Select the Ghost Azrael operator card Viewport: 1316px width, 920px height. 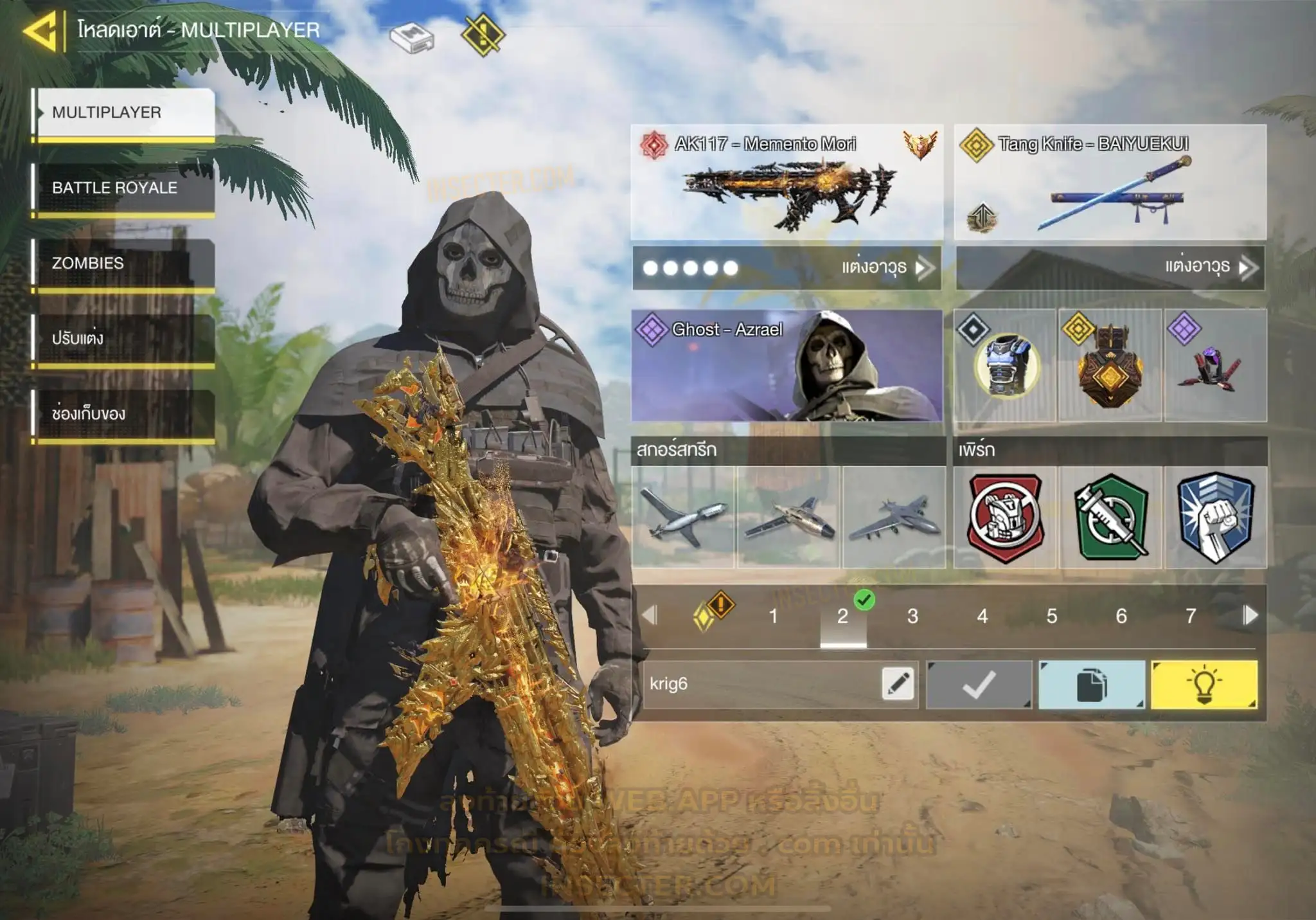click(787, 365)
